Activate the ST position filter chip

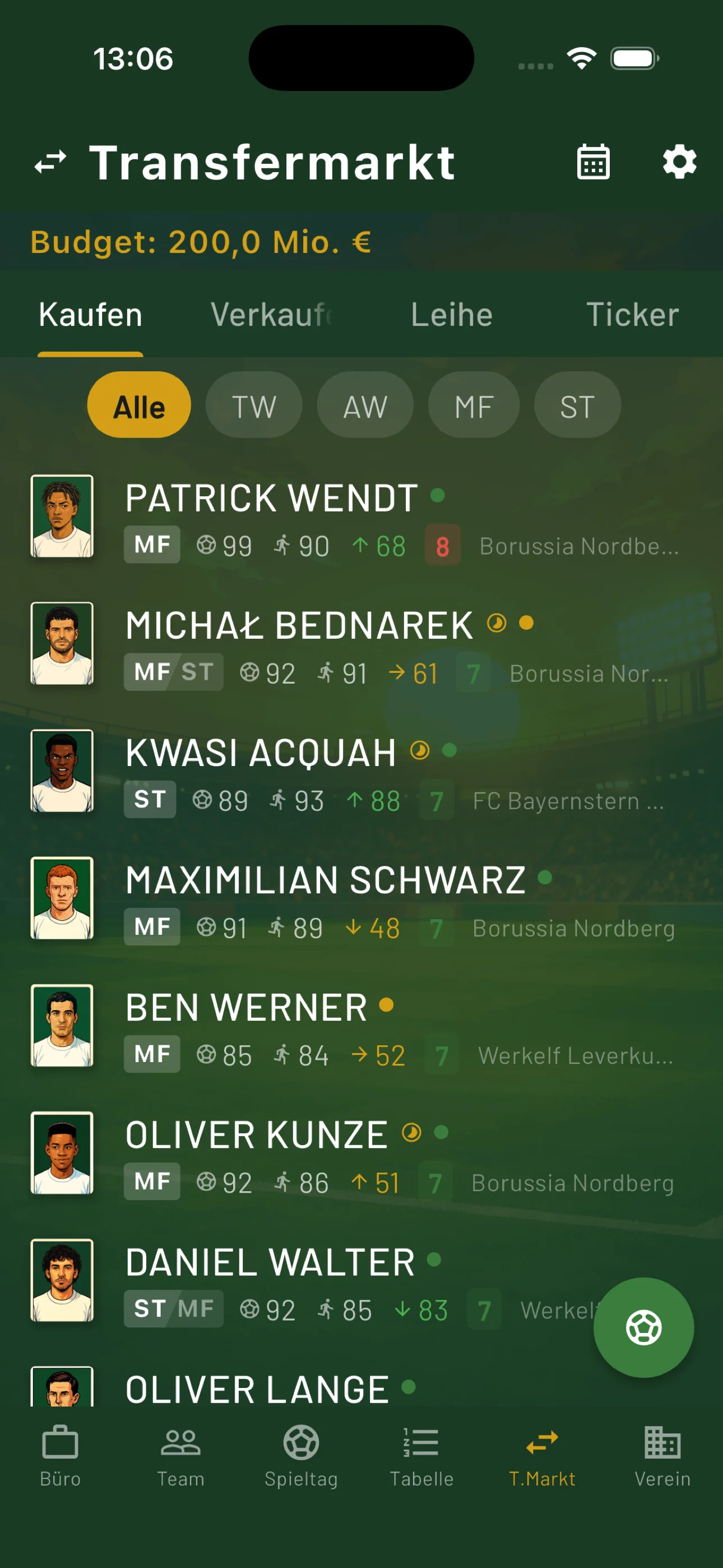point(577,405)
